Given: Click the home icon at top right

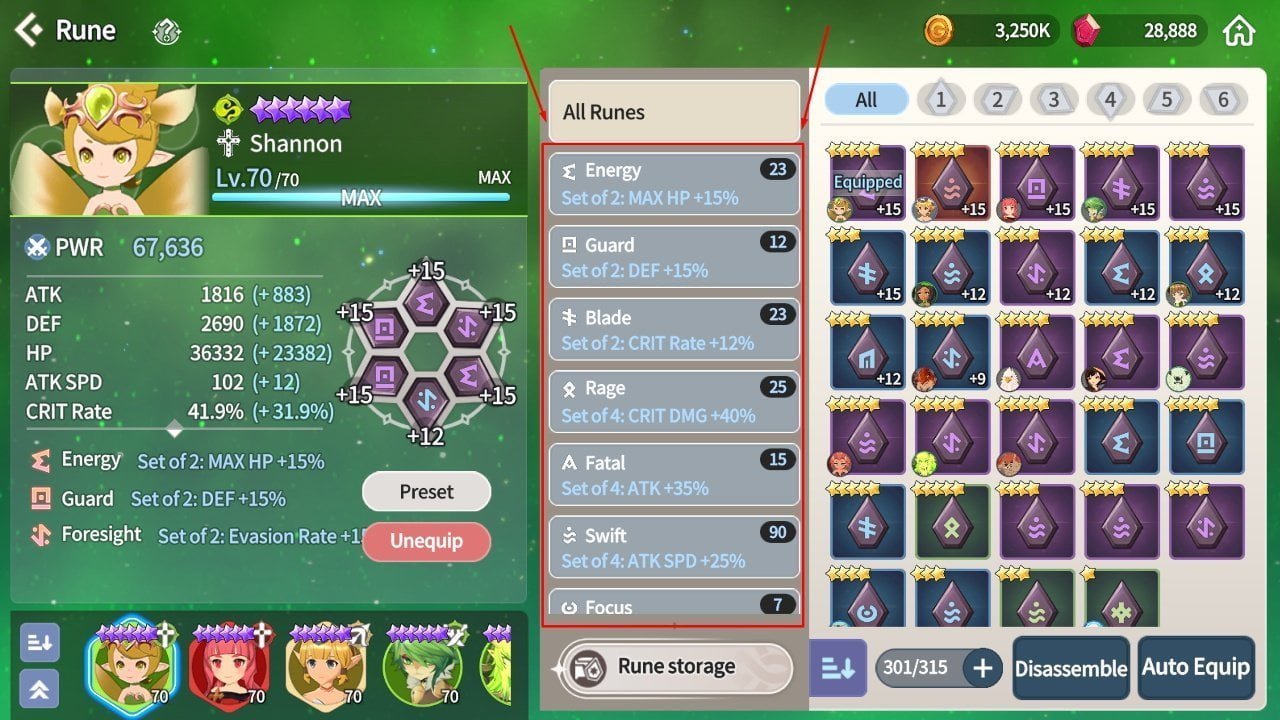Looking at the screenshot, I should [x=1240, y=30].
